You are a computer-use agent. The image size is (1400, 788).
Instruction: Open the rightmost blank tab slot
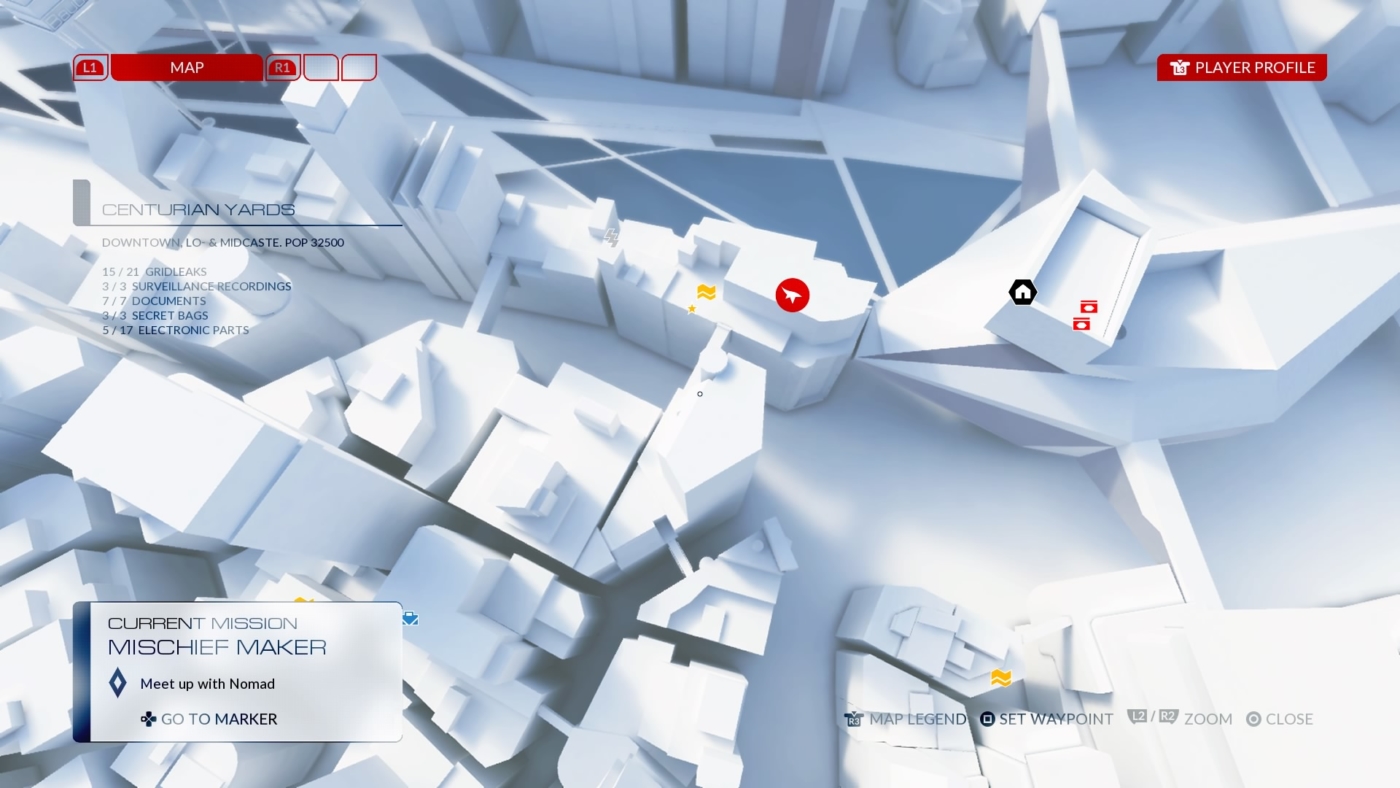click(360, 67)
